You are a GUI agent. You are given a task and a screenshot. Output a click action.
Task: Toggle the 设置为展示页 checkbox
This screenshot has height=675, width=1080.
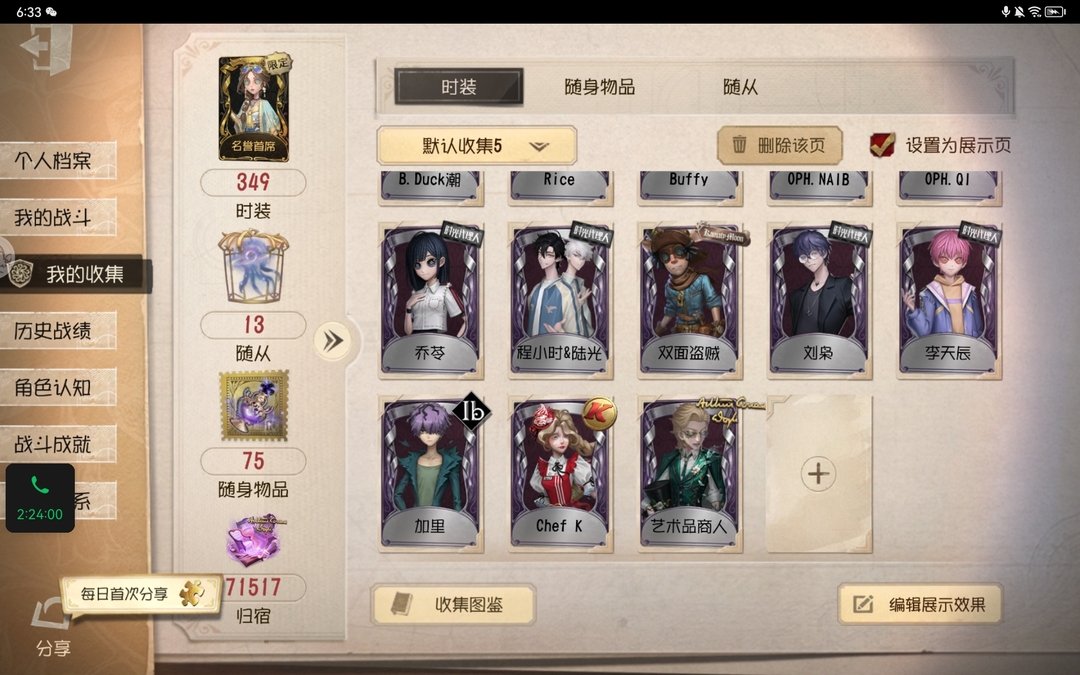point(882,145)
